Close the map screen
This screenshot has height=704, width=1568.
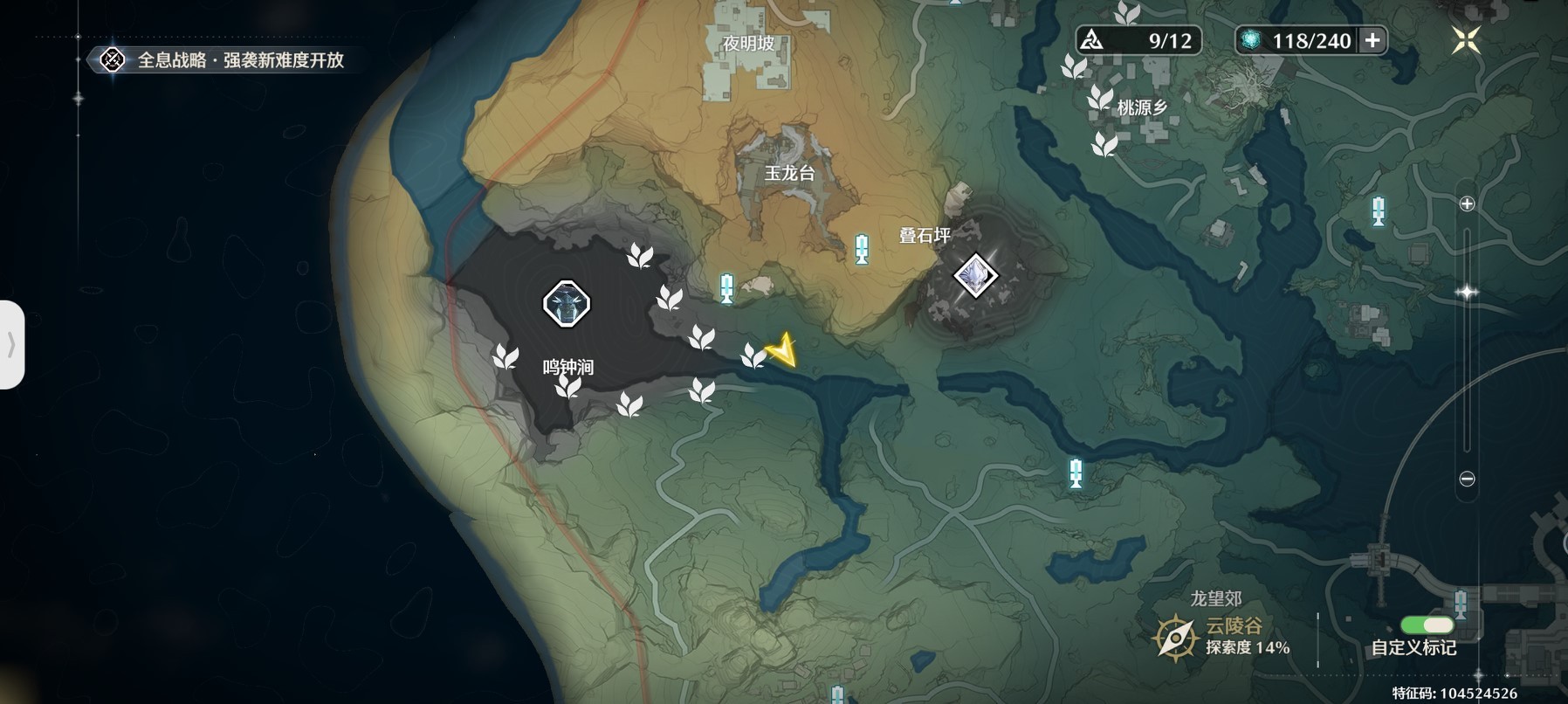1466,40
